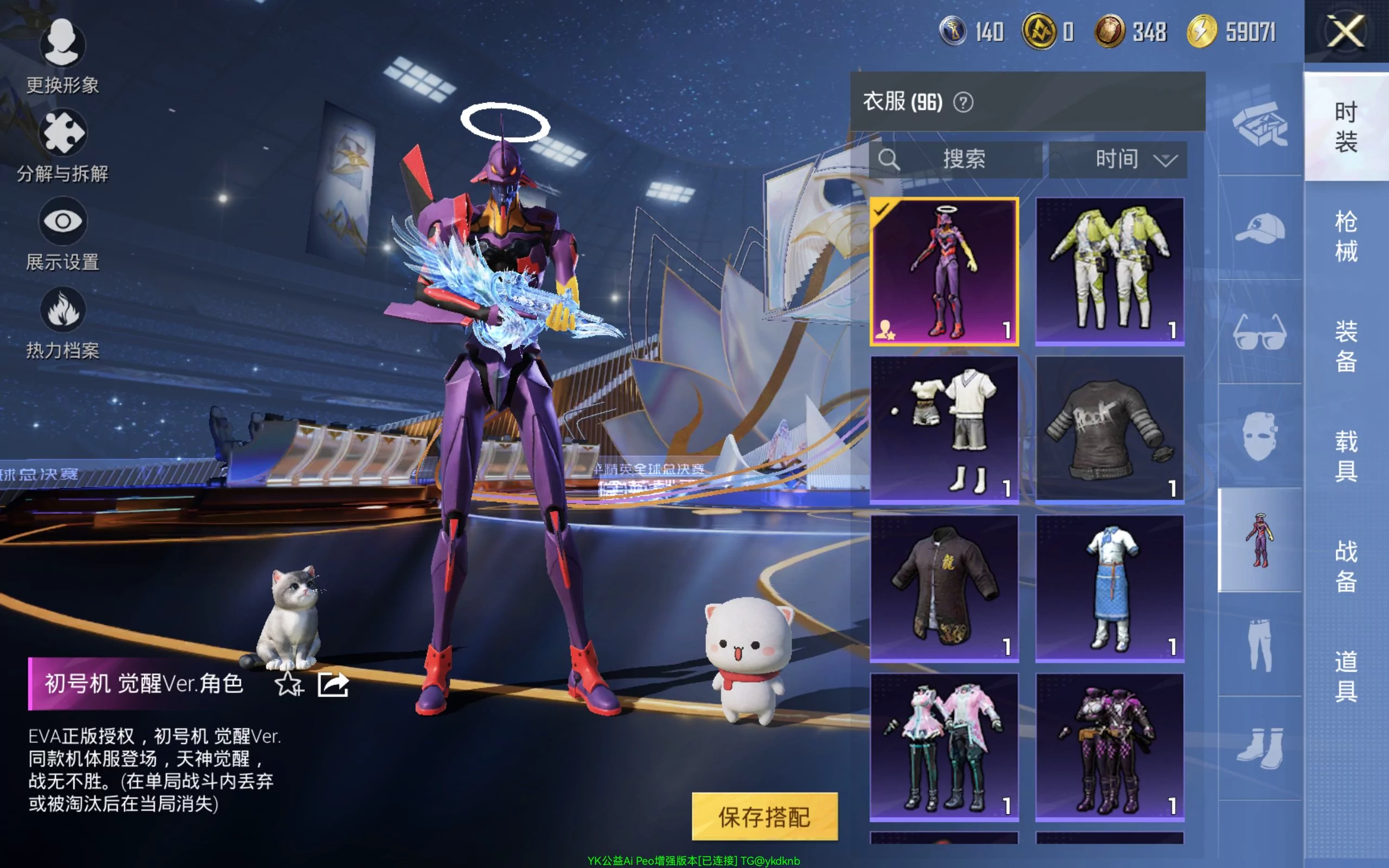The width and height of the screenshot is (1389, 868).
Task: Click the 搜索 search field
Action: (x=956, y=159)
